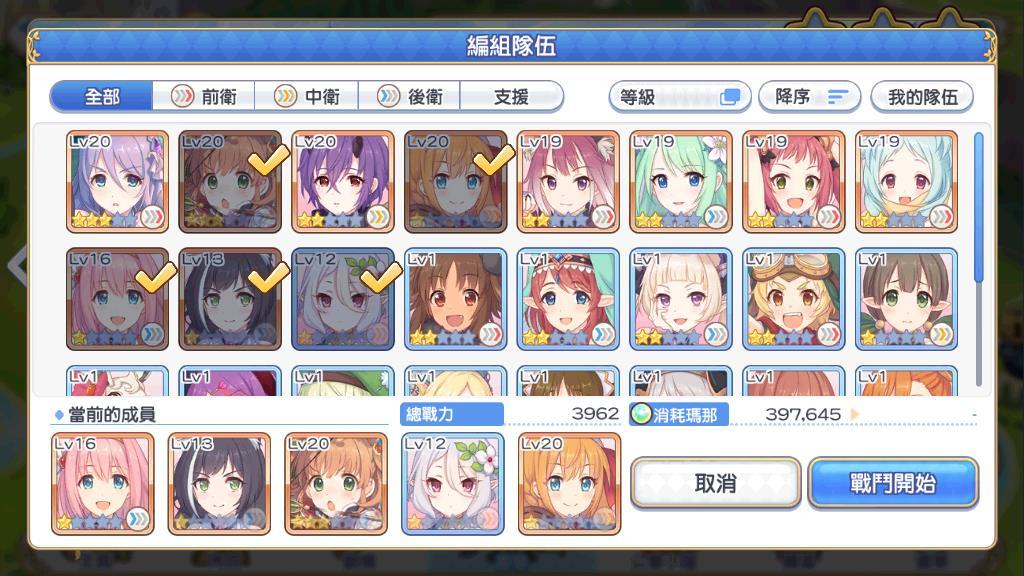Image resolution: width=1024 pixels, height=576 pixels.
Task: Select the Lv20 lavender-haired character in grid
Action: pyautogui.click(x=118, y=181)
